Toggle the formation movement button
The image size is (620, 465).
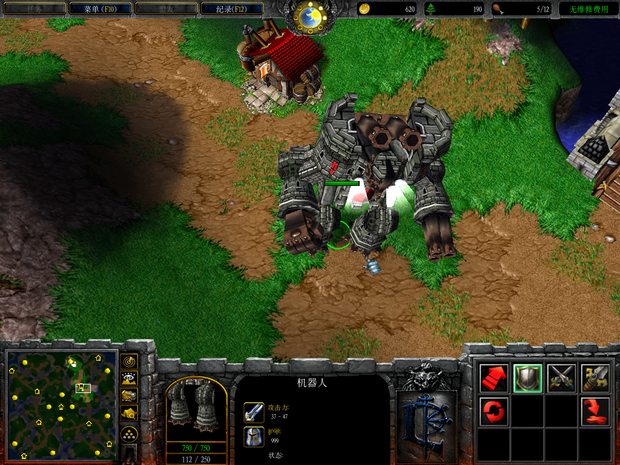pyautogui.click(x=129, y=435)
